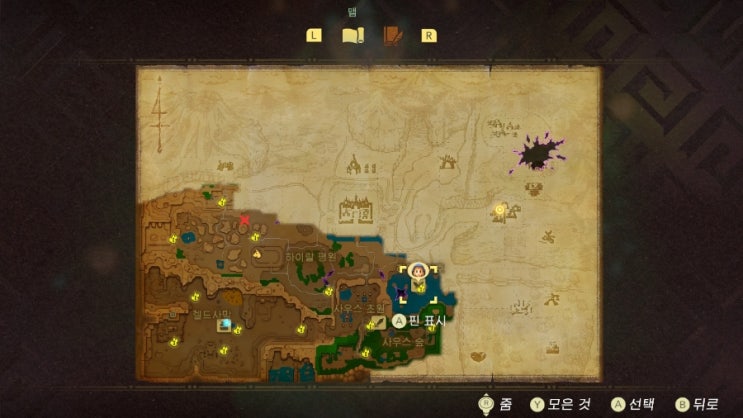Switch to the map tab icon
743x418 pixels.
pyautogui.click(x=352, y=36)
